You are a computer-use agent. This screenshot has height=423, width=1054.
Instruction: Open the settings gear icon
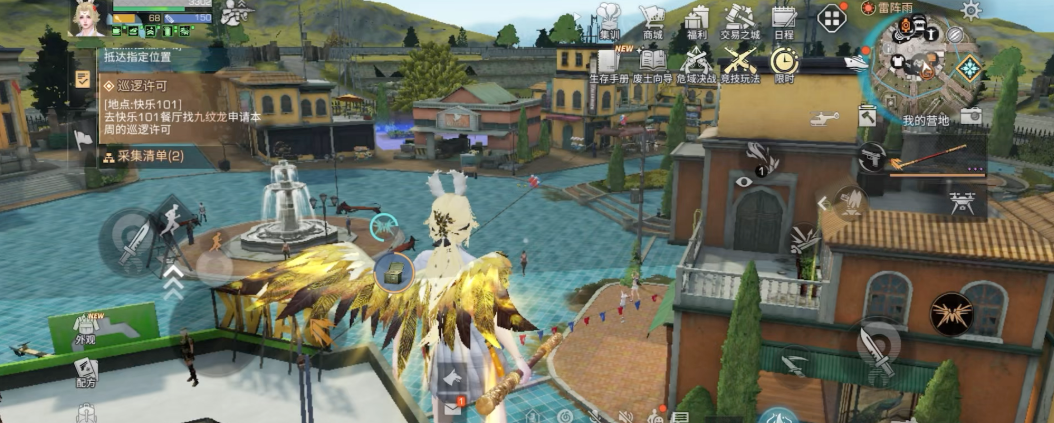click(x=971, y=10)
